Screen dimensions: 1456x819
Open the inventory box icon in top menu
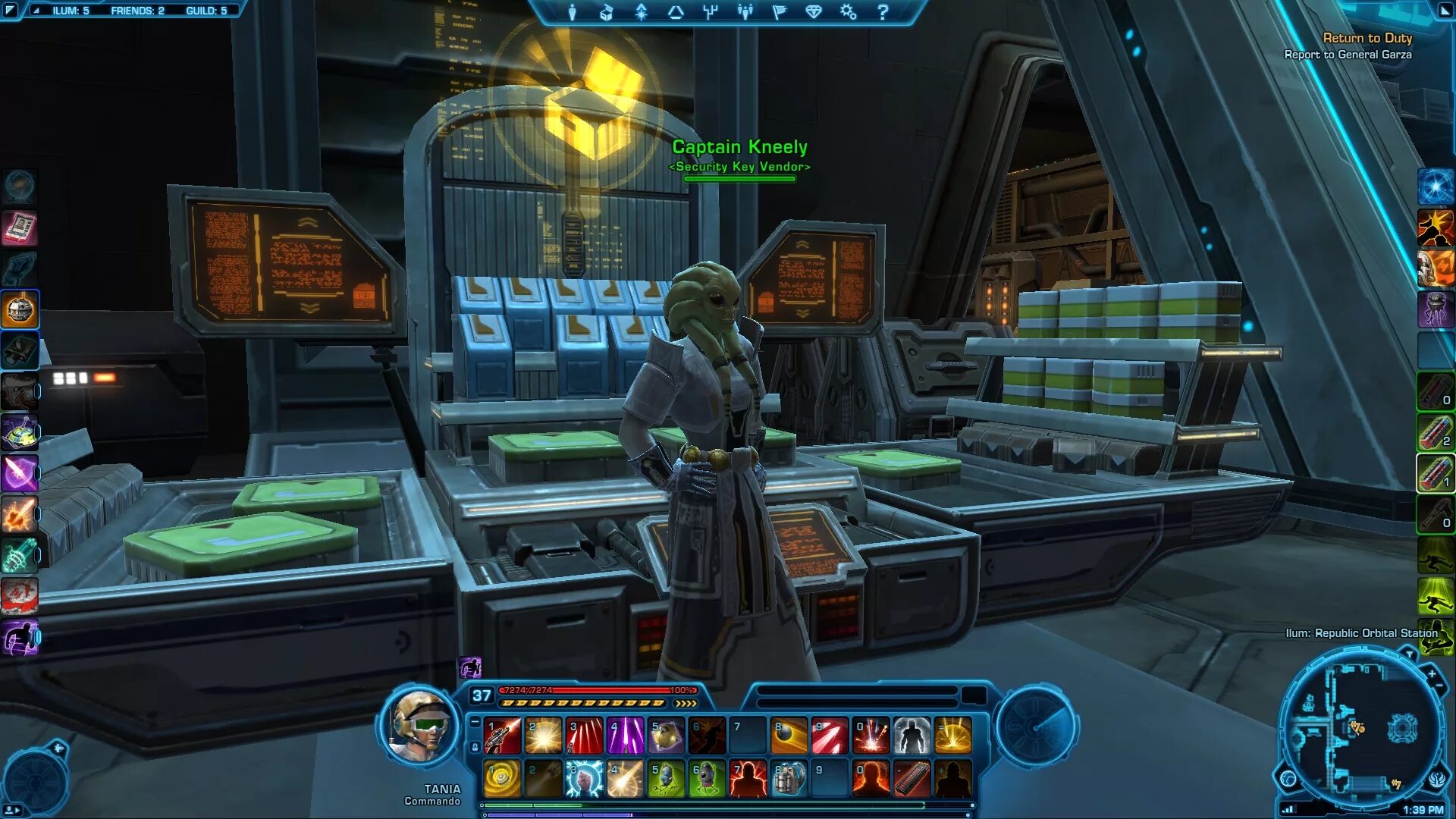point(607,12)
